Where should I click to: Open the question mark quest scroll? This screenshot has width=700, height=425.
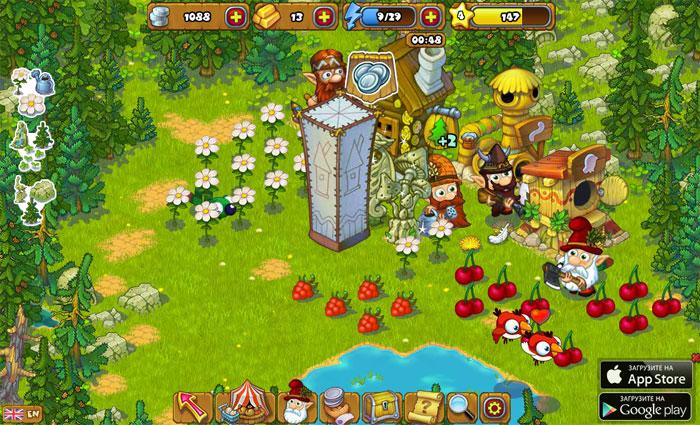[428, 405]
